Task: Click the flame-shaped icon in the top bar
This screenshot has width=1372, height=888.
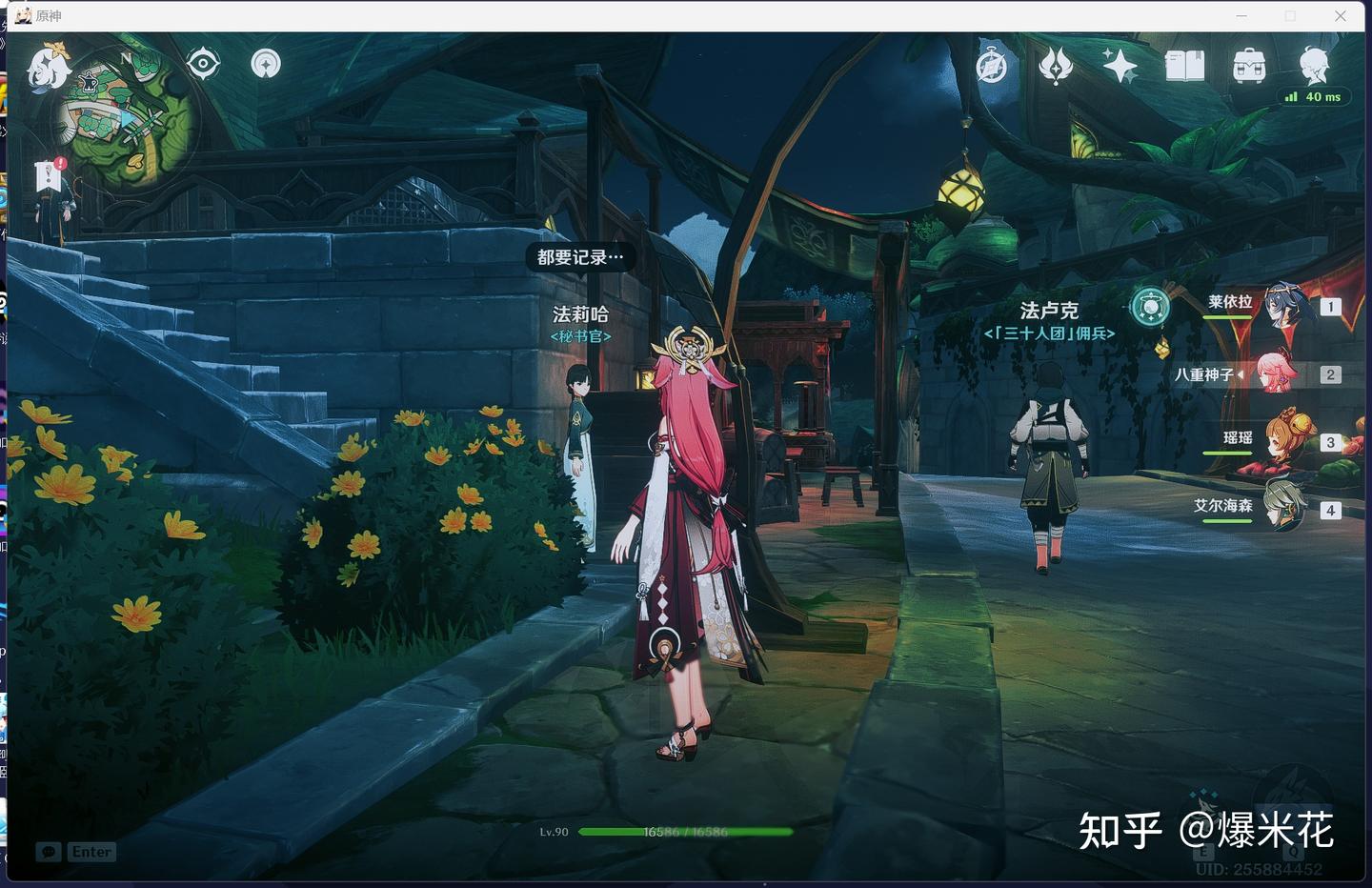Action: (x=1056, y=66)
